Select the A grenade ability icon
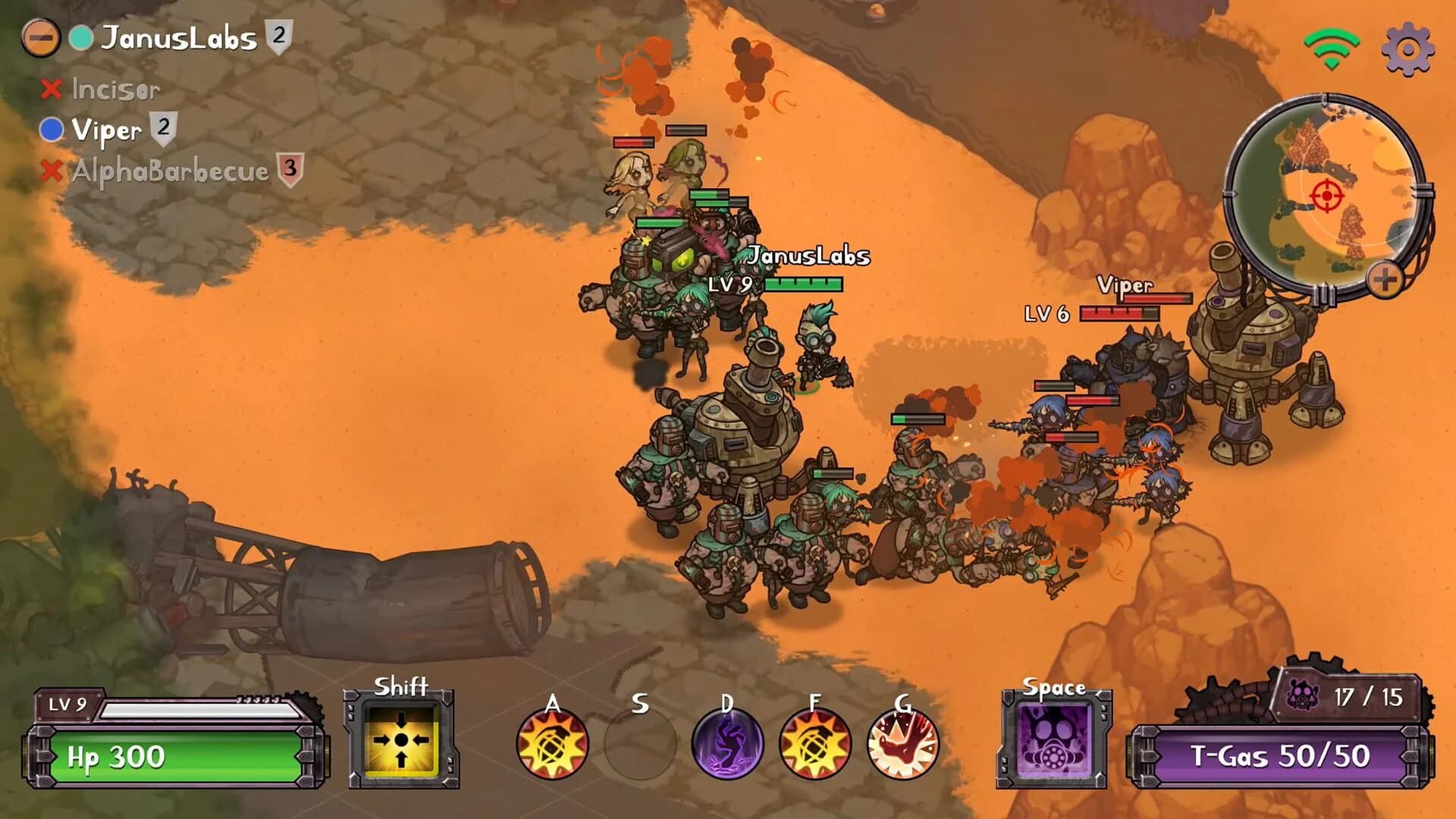The width and height of the screenshot is (1456, 819). click(x=551, y=745)
